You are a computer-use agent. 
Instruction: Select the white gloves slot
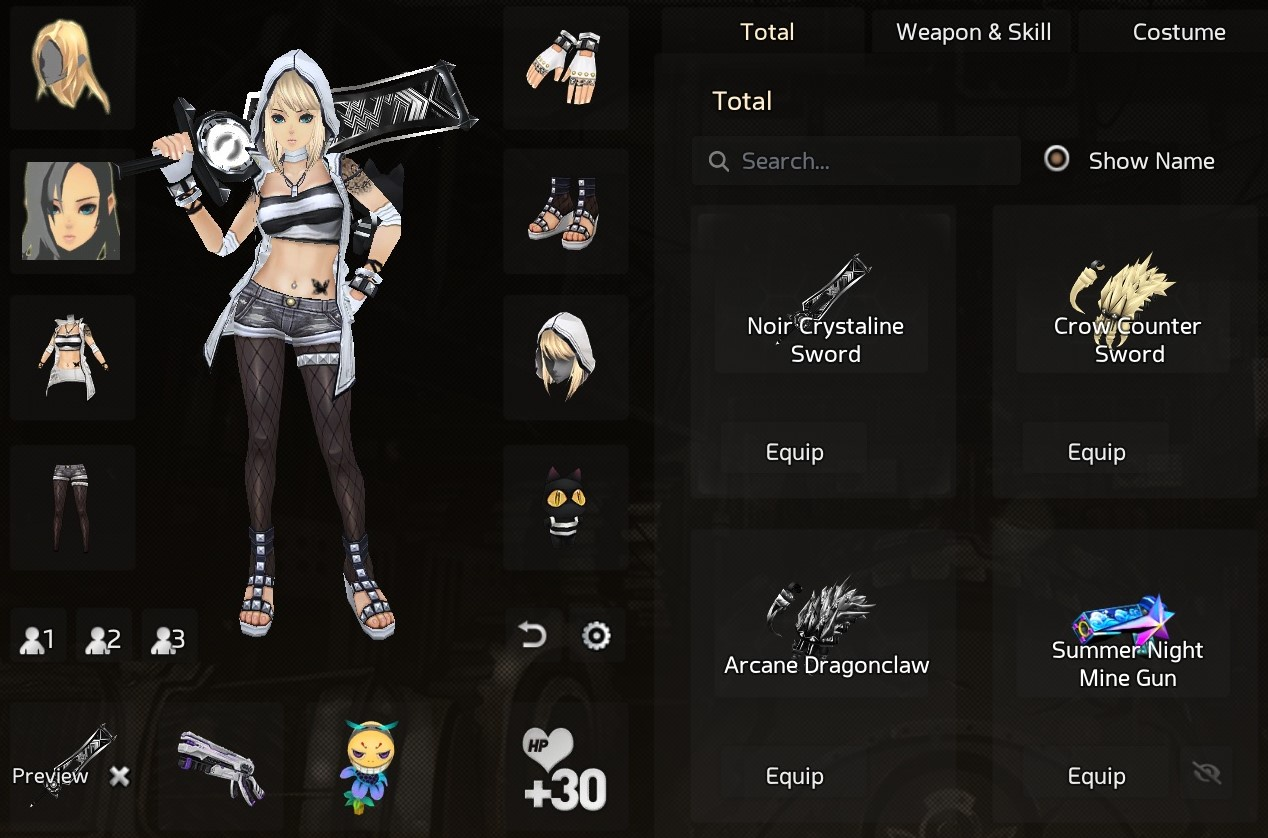click(x=566, y=68)
